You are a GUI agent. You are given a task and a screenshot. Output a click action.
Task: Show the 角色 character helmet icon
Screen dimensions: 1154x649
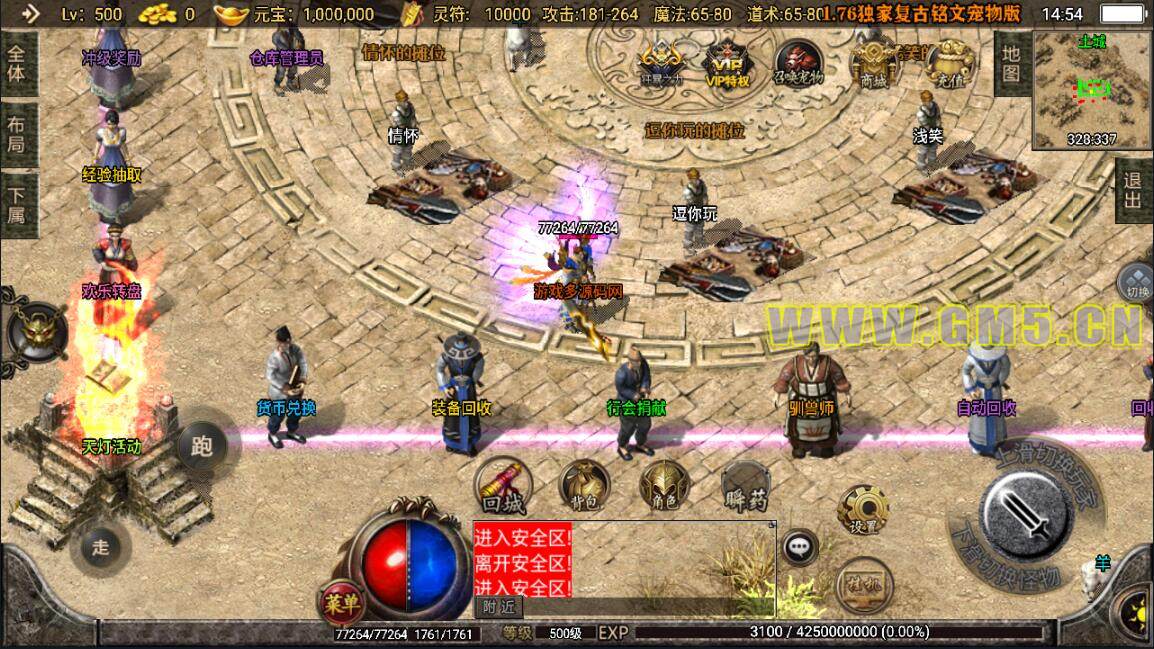point(664,487)
